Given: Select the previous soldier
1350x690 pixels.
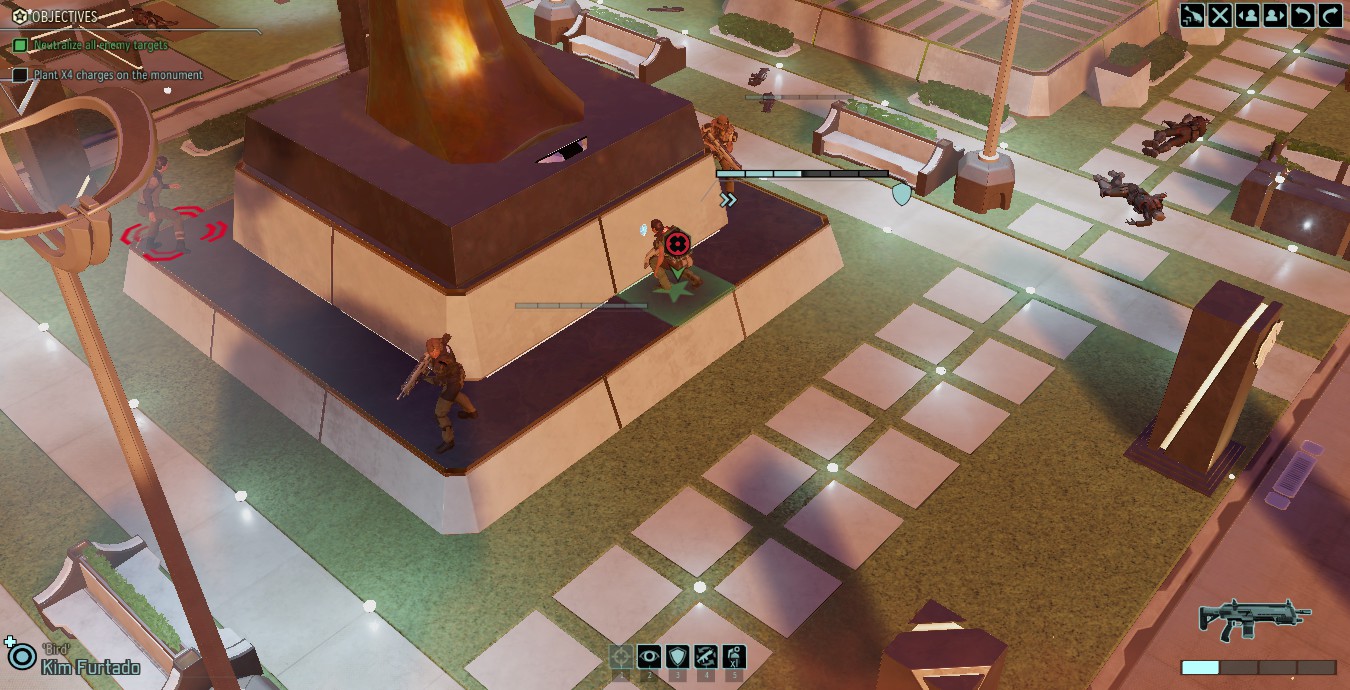Looking at the screenshot, I should [x=1247, y=15].
